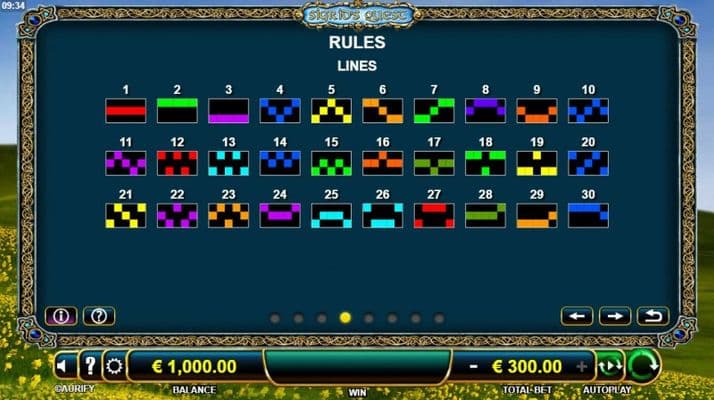Go to the previous rules page
This screenshot has width=714, height=400.
coord(577,316)
